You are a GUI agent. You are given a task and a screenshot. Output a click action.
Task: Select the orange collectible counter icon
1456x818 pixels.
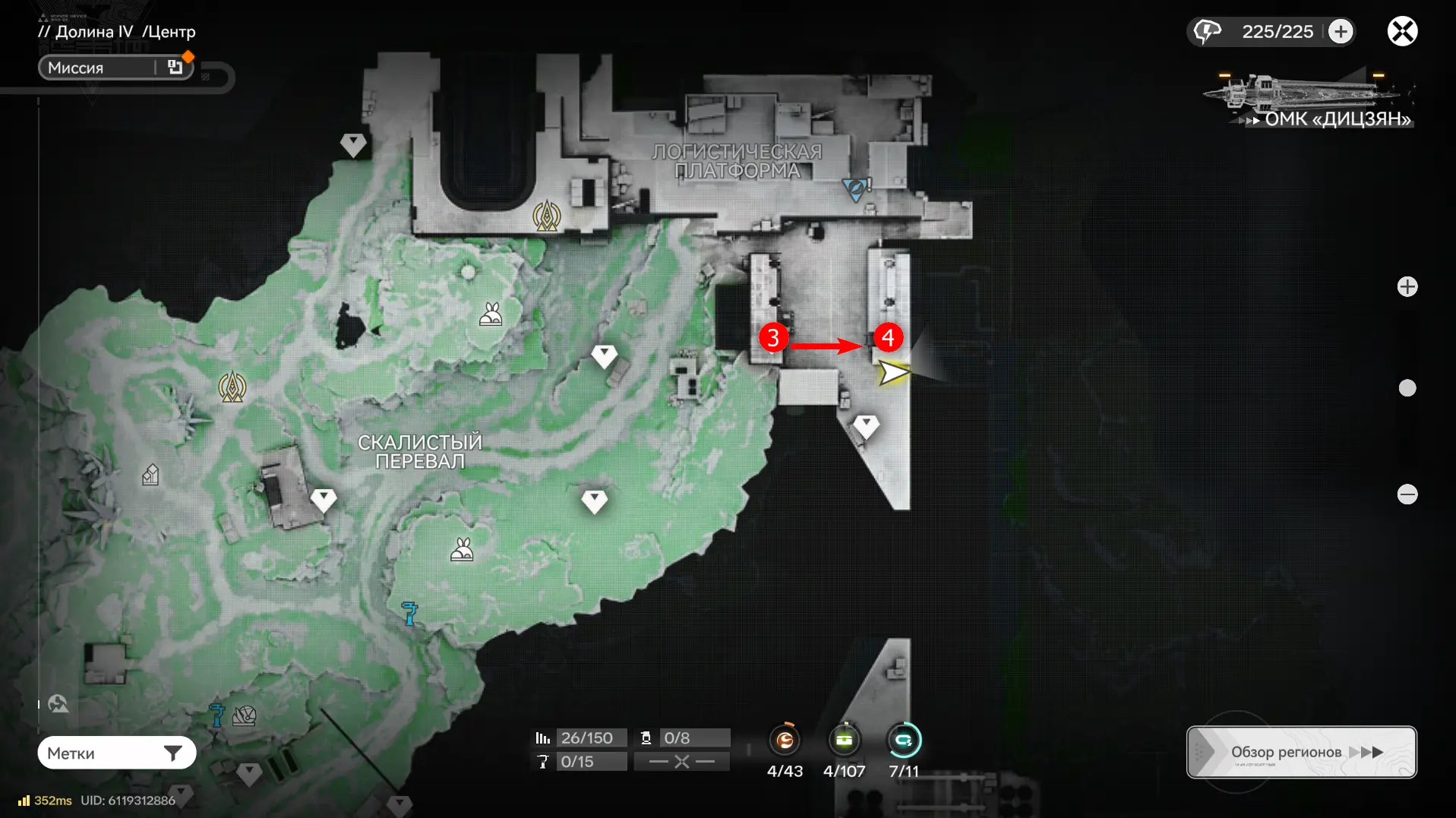[x=785, y=740]
